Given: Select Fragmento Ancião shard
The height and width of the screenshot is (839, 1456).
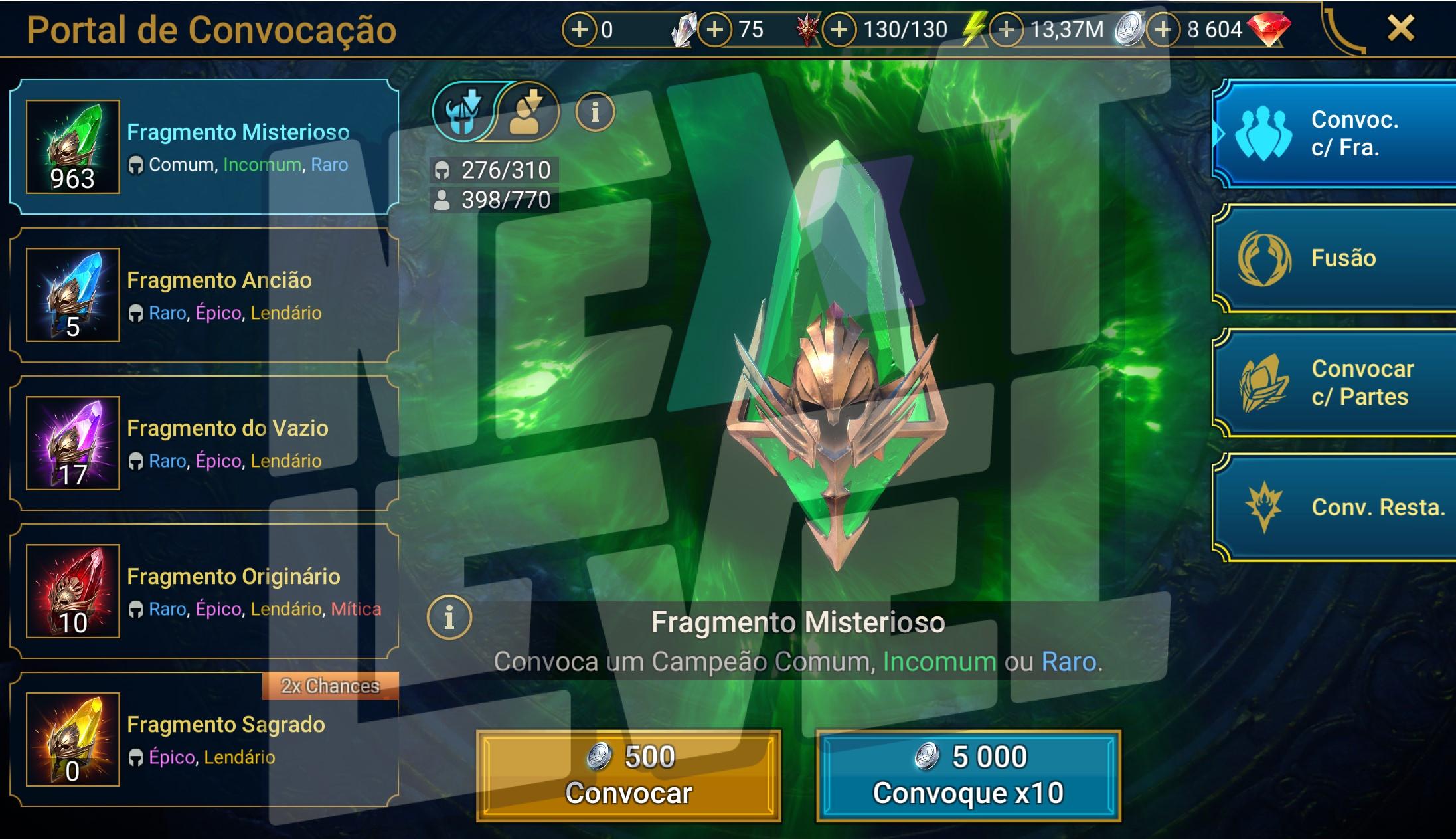Looking at the screenshot, I should [x=204, y=295].
